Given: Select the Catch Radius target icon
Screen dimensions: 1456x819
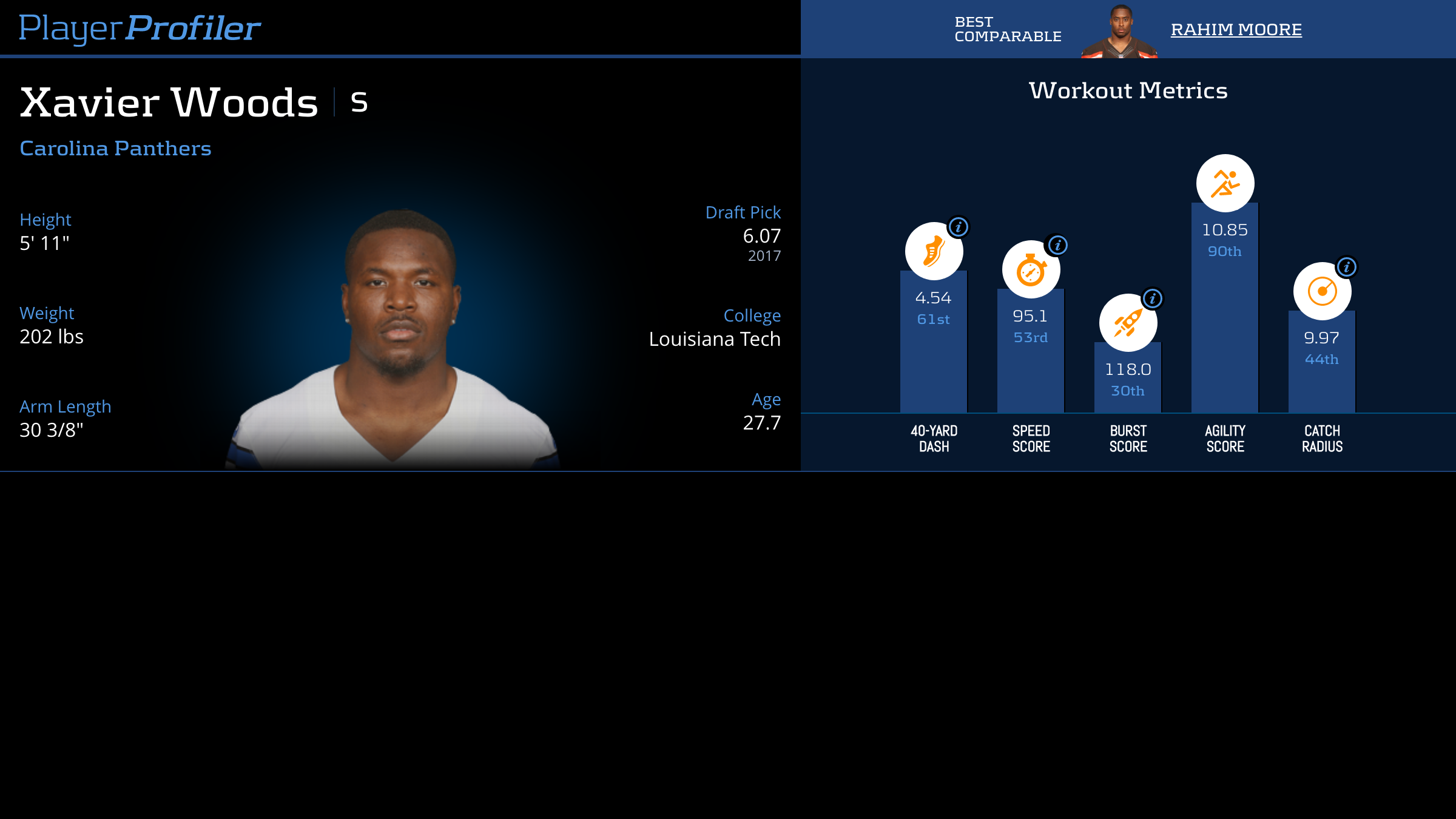Looking at the screenshot, I should [1322, 291].
